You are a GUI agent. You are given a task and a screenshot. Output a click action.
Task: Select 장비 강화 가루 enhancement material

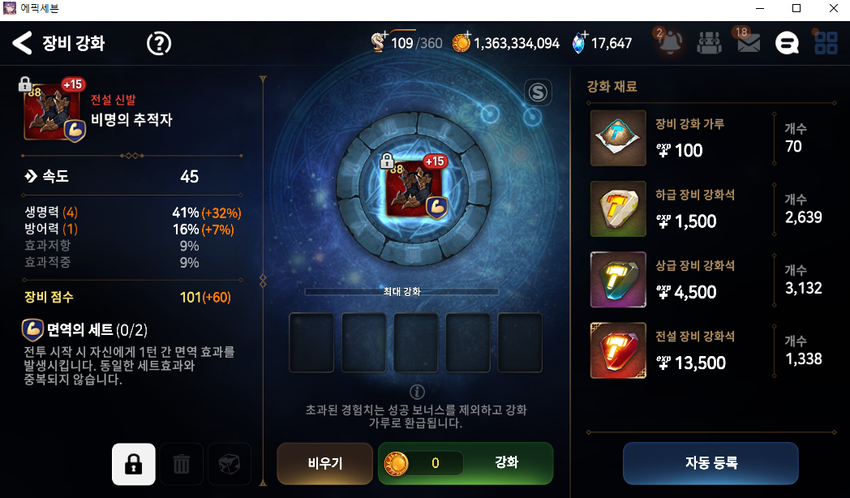point(618,138)
